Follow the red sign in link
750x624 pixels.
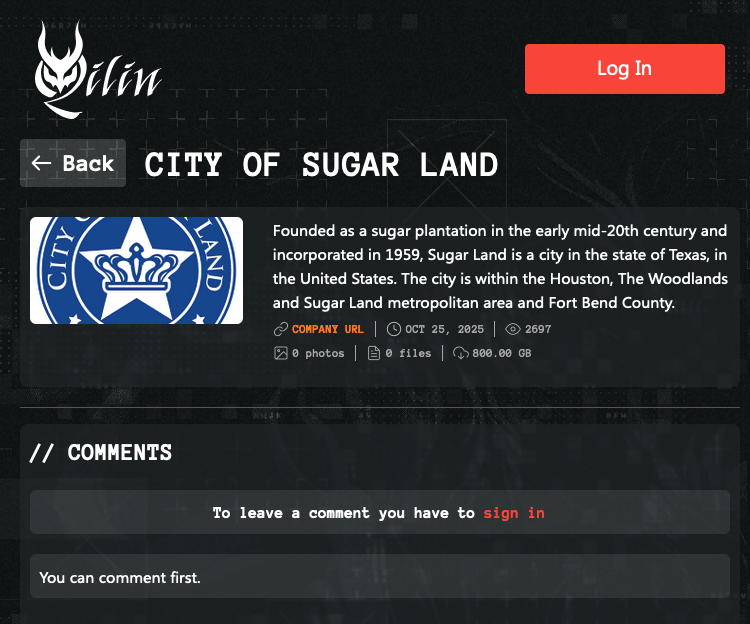pyautogui.click(x=514, y=513)
